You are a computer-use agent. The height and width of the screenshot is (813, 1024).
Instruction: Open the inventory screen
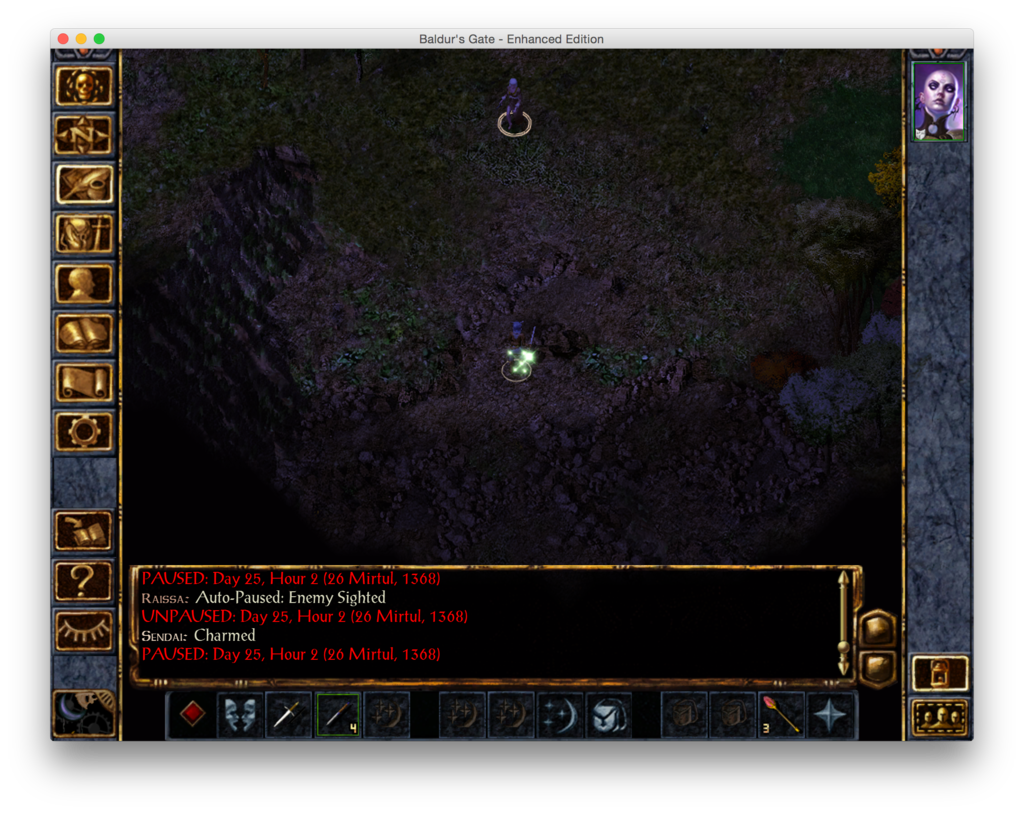(84, 234)
